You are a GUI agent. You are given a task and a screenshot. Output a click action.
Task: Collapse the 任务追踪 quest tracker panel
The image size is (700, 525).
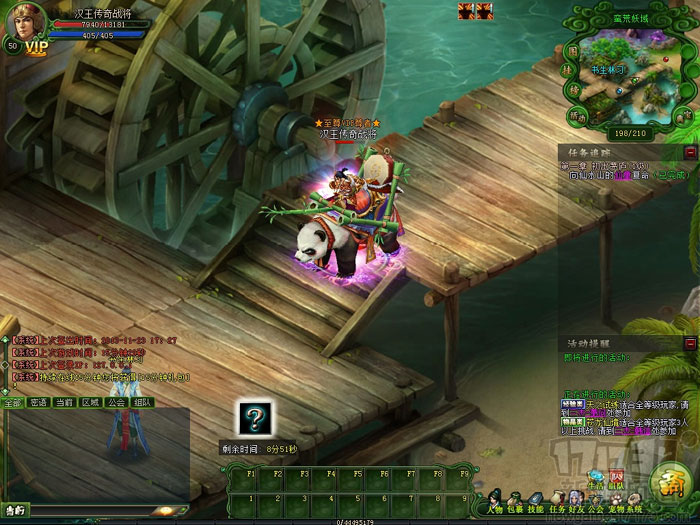(x=690, y=151)
